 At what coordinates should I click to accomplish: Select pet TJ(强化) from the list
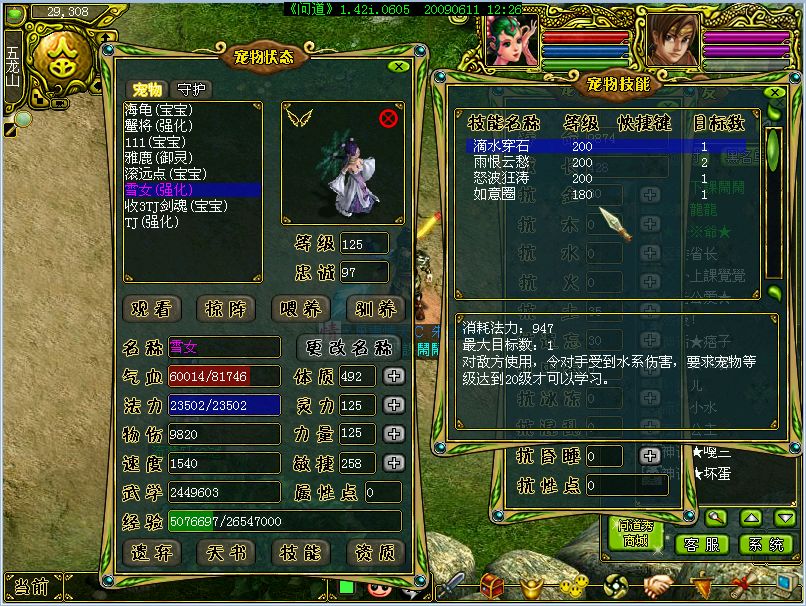click(x=159, y=221)
